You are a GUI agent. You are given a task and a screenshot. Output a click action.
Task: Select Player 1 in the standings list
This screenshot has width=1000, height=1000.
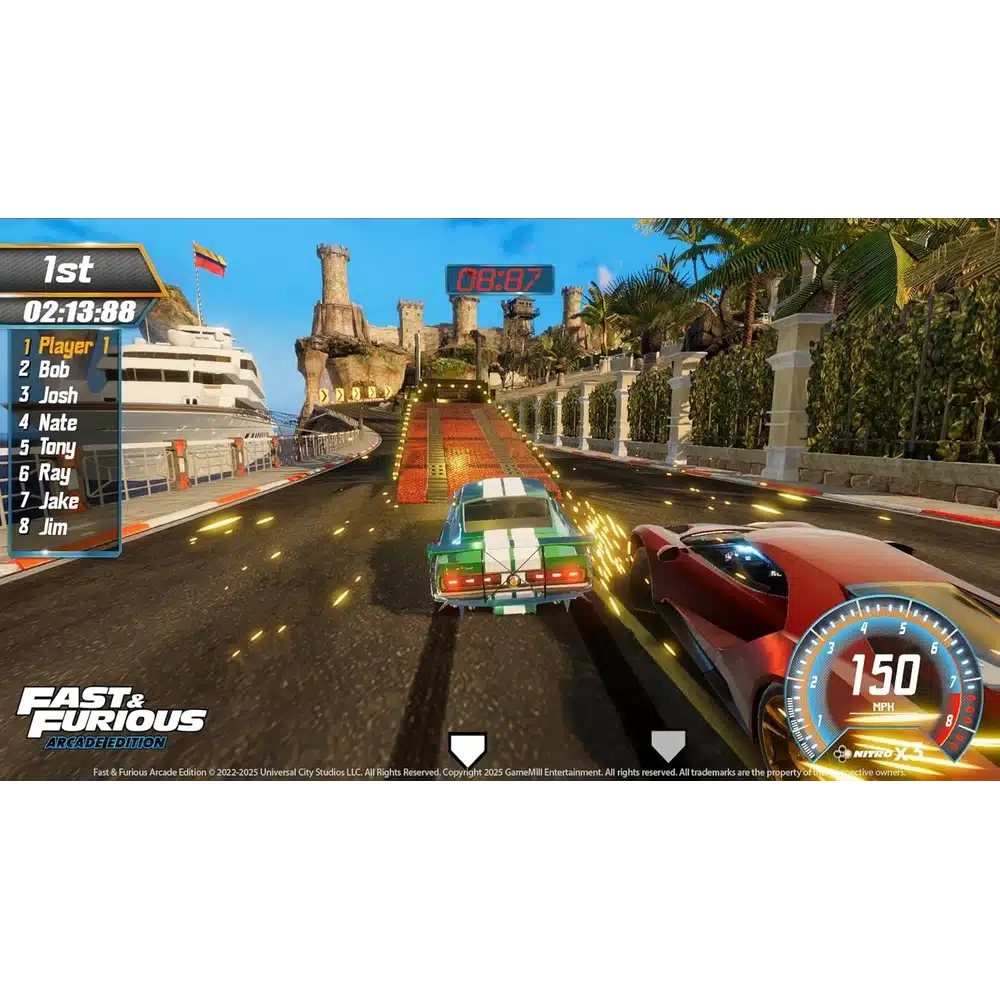tap(66, 346)
